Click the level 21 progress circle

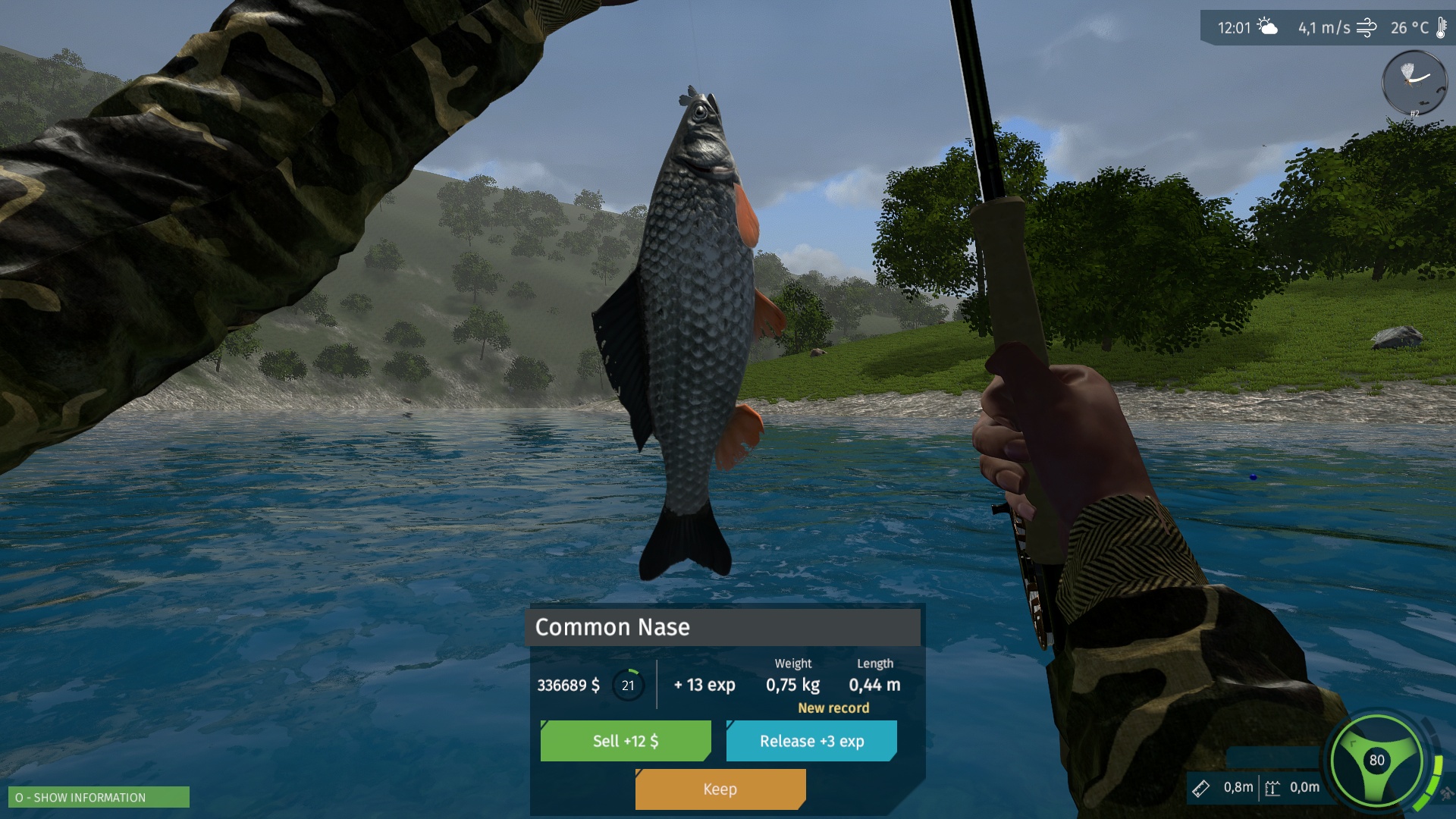pyautogui.click(x=627, y=685)
